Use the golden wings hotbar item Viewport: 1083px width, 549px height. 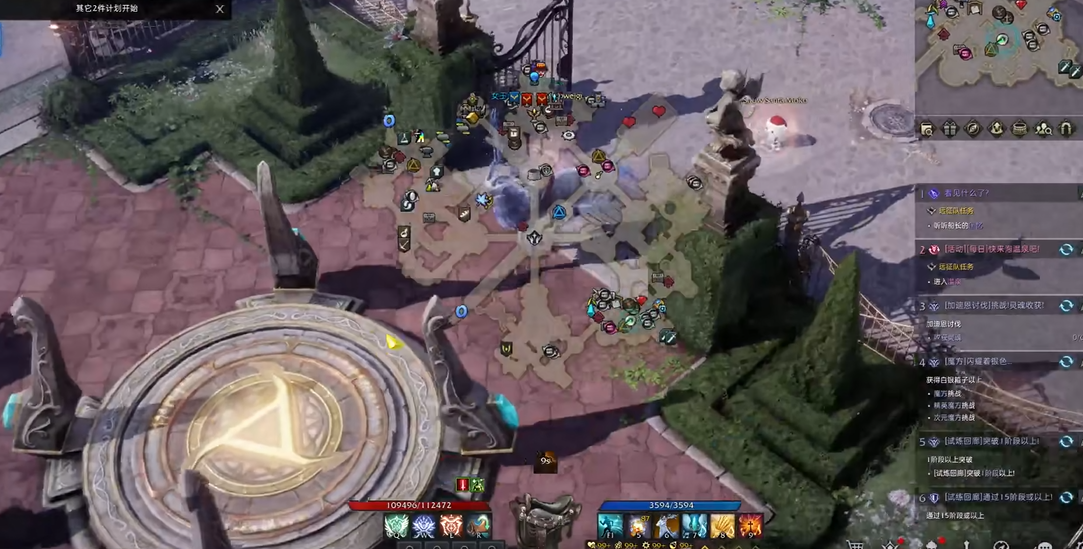point(722,526)
